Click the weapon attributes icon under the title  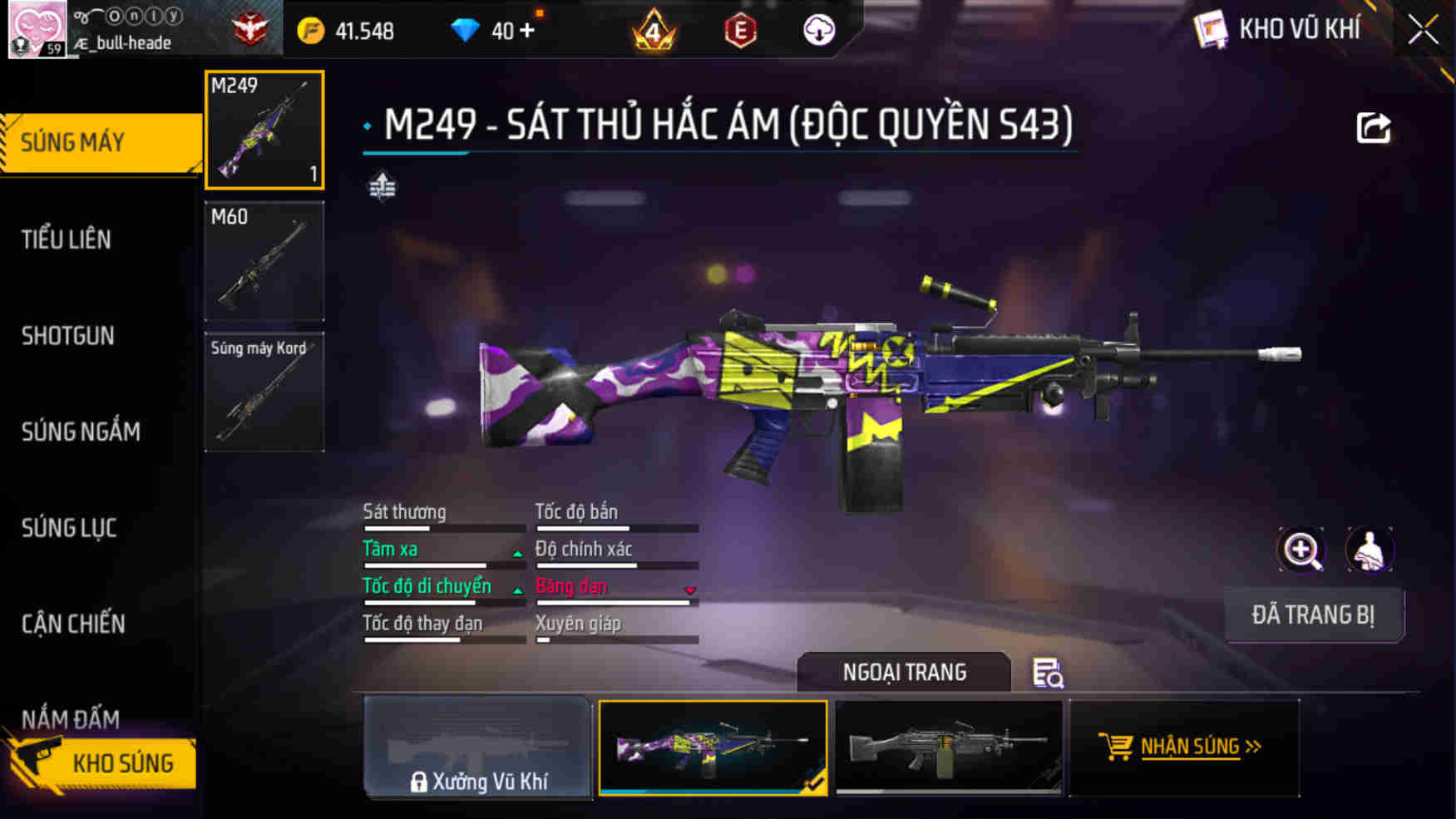click(x=383, y=185)
